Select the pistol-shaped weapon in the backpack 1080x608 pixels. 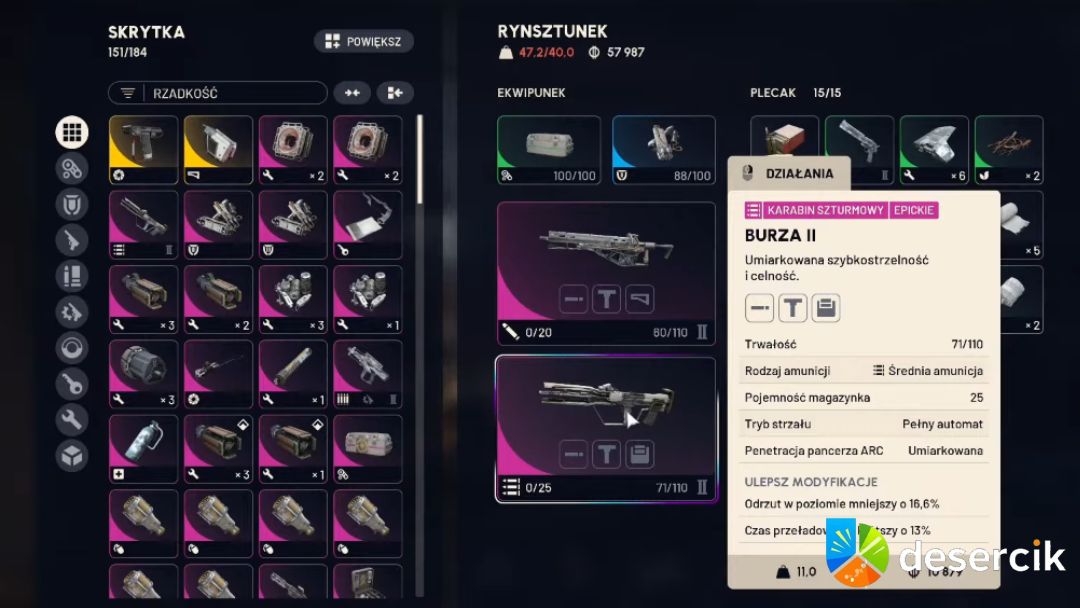click(x=859, y=150)
